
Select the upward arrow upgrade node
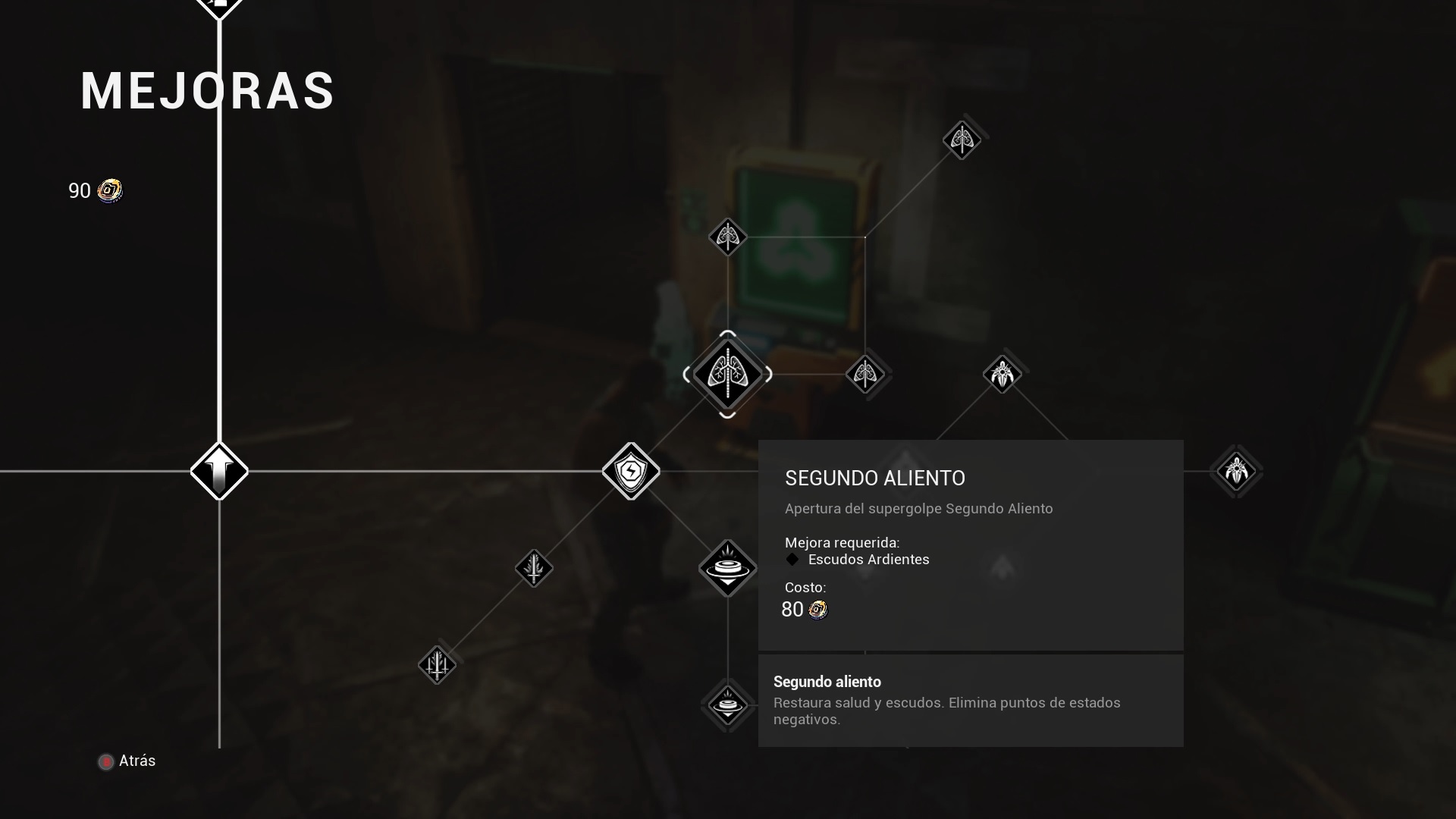click(219, 471)
